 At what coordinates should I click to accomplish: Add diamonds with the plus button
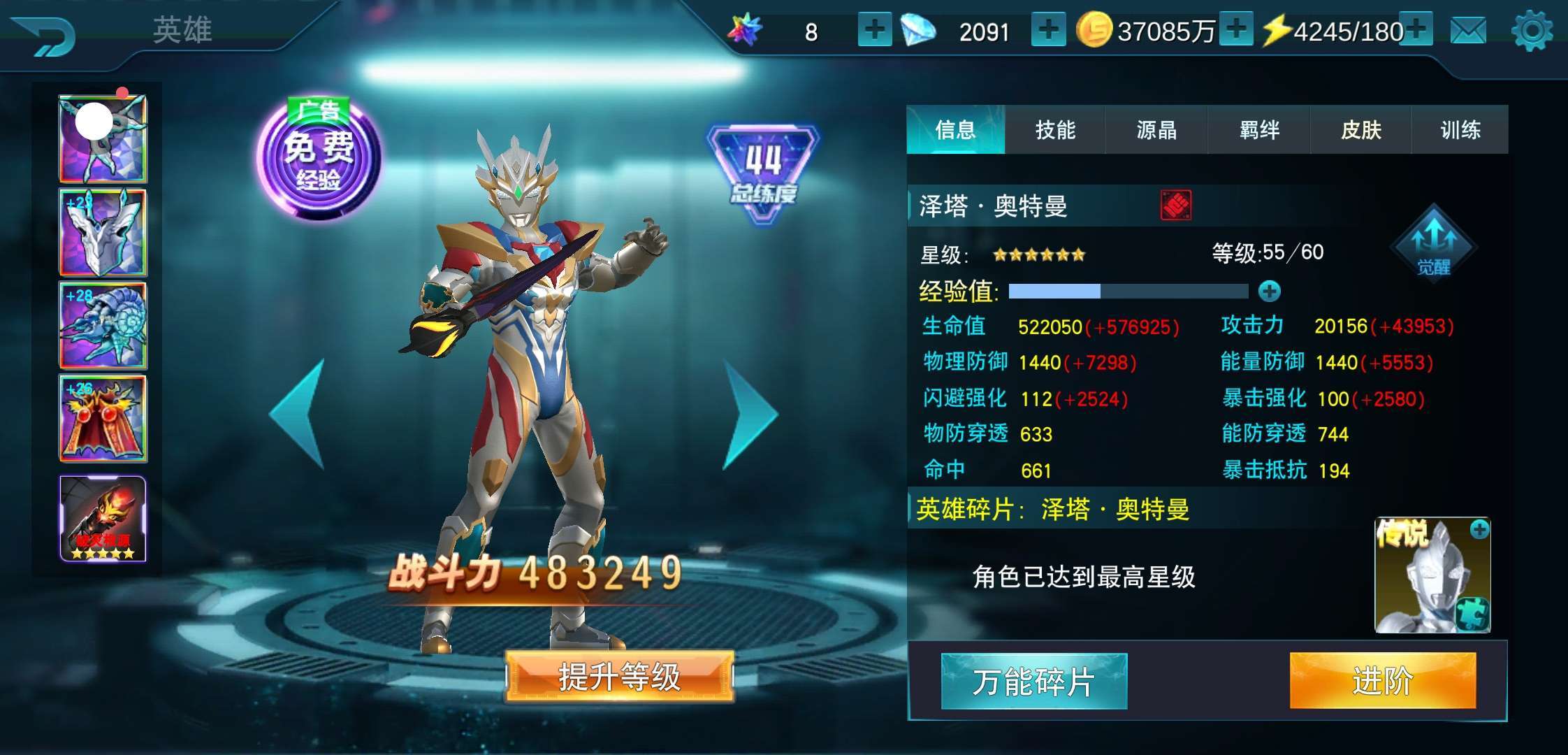[x=1048, y=30]
